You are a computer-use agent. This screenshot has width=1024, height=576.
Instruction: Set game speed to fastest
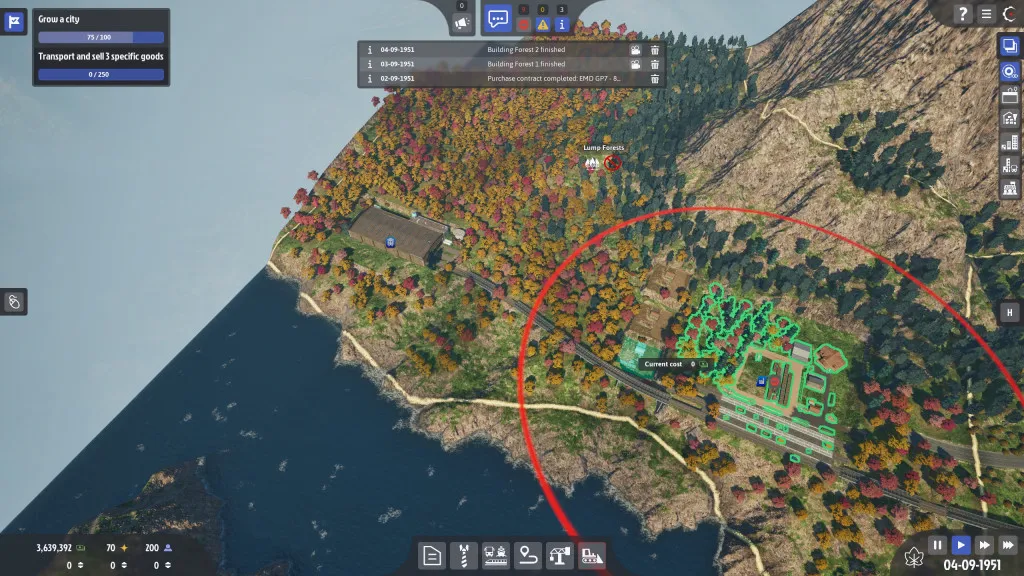1007,545
